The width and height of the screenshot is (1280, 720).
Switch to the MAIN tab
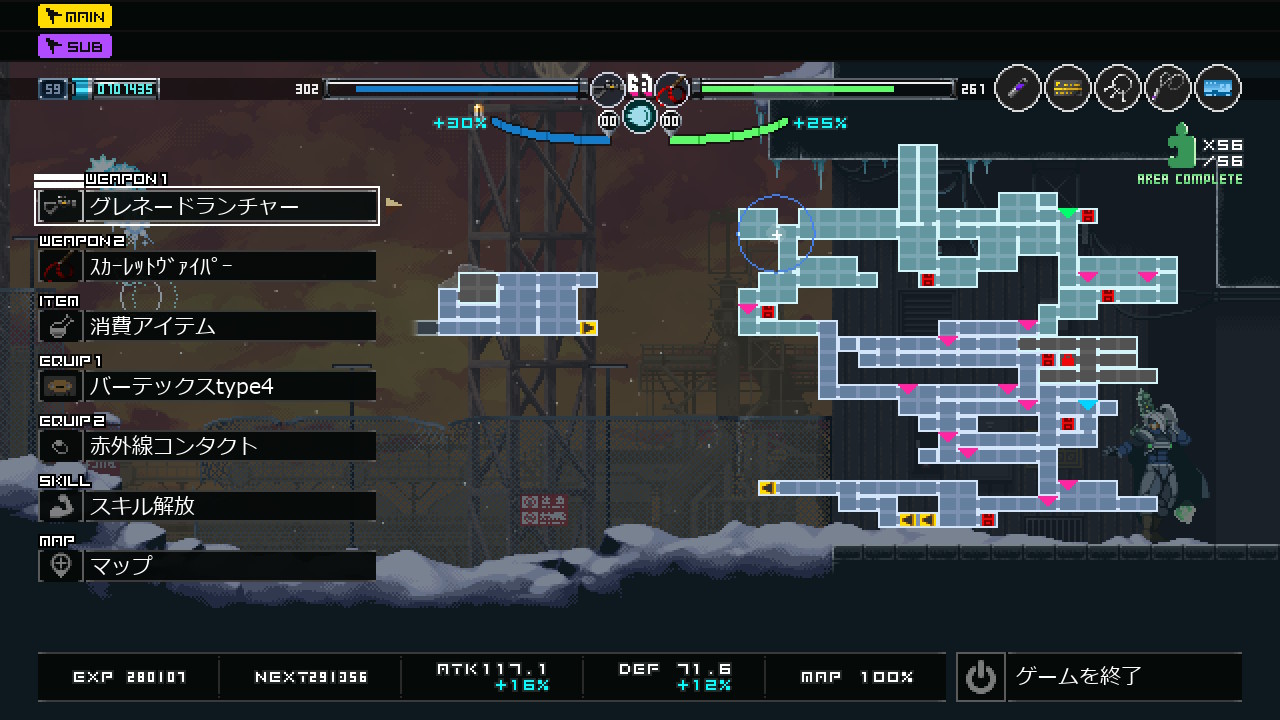[75, 16]
